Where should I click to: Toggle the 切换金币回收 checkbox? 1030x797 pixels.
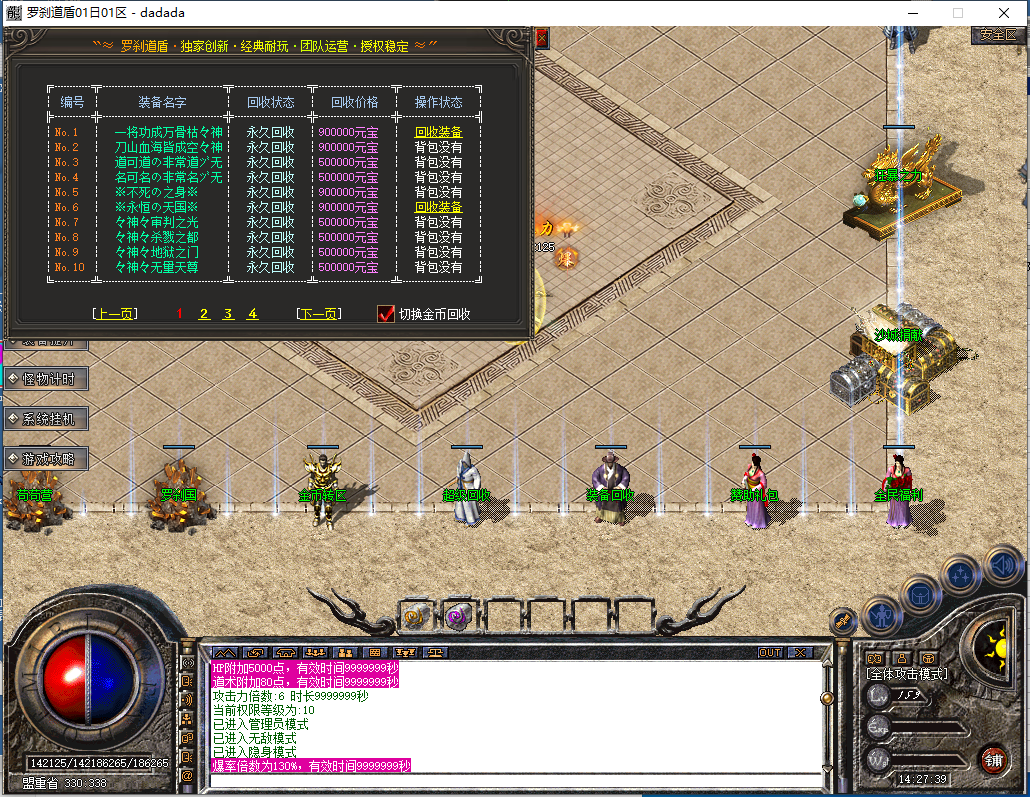[386, 314]
